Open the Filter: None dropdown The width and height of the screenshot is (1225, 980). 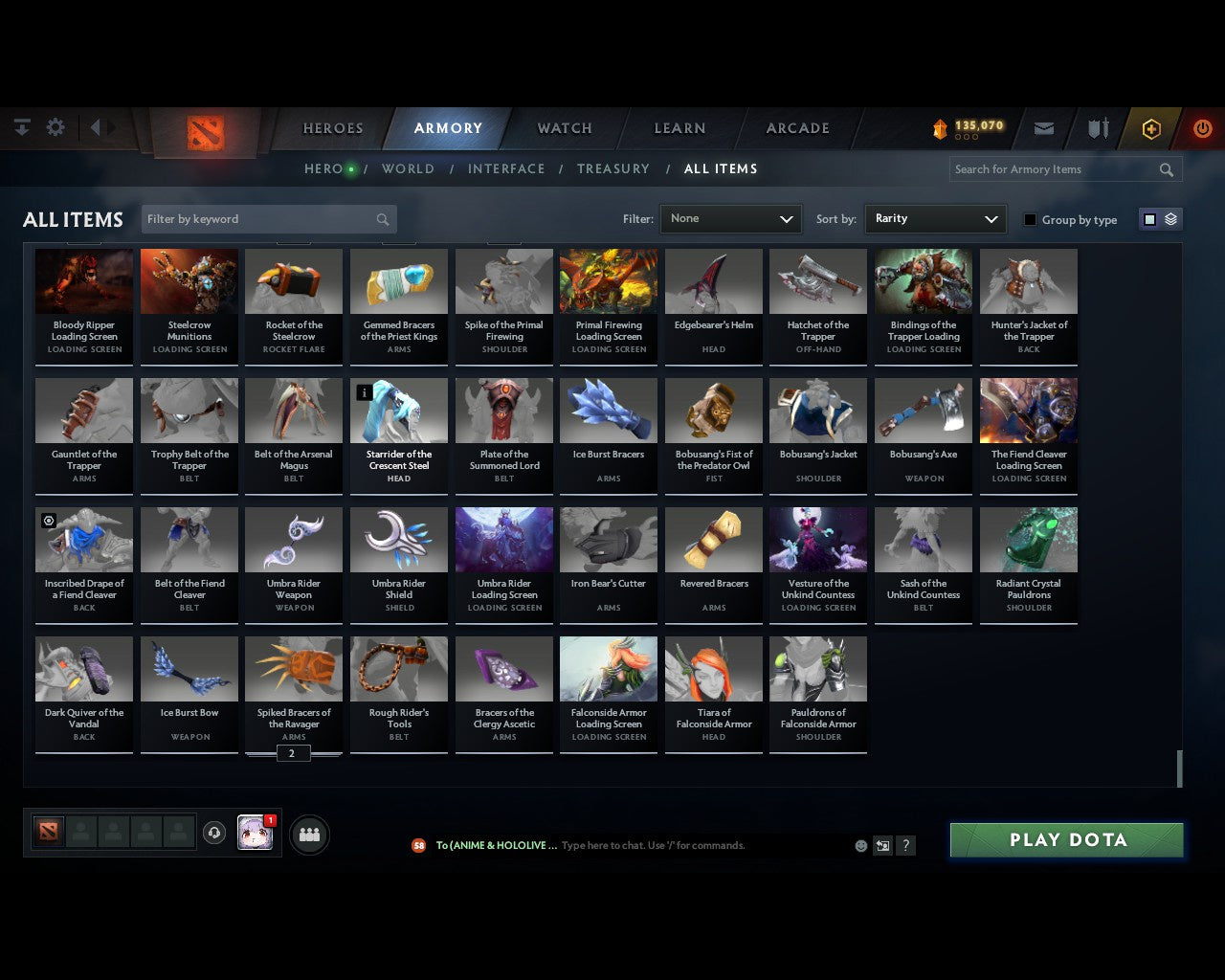tap(730, 218)
